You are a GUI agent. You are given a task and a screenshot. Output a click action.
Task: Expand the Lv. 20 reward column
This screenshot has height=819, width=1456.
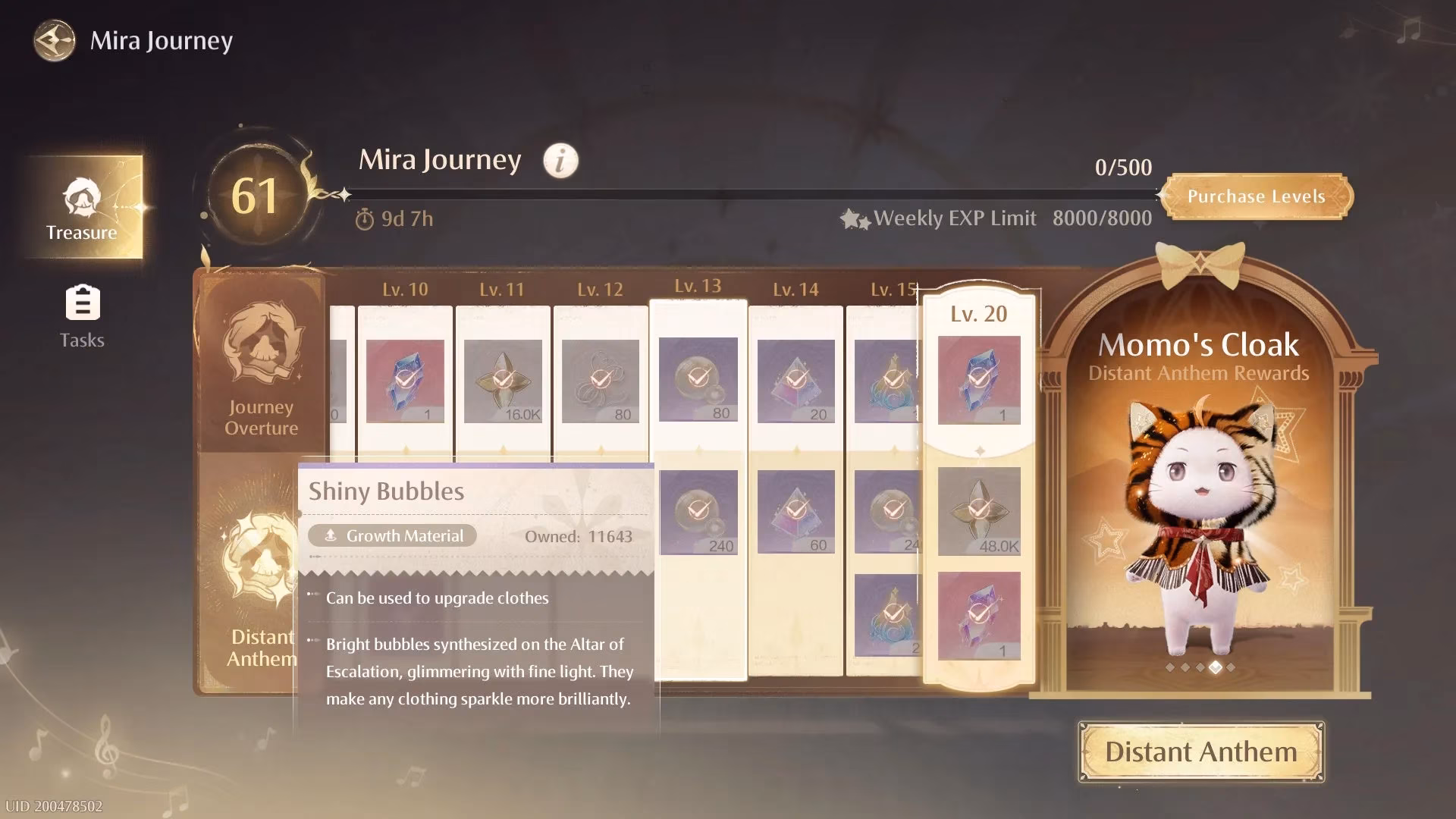click(978, 313)
